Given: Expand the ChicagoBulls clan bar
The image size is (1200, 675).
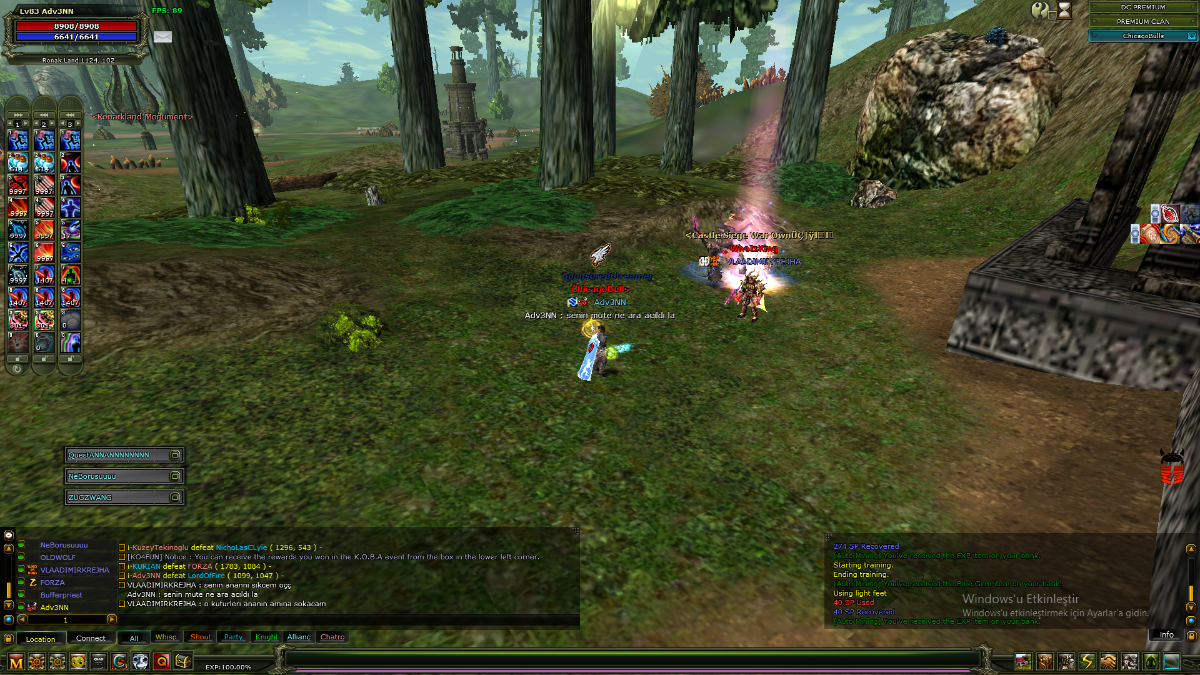Looking at the screenshot, I should pyautogui.click(x=1142, y=36).
